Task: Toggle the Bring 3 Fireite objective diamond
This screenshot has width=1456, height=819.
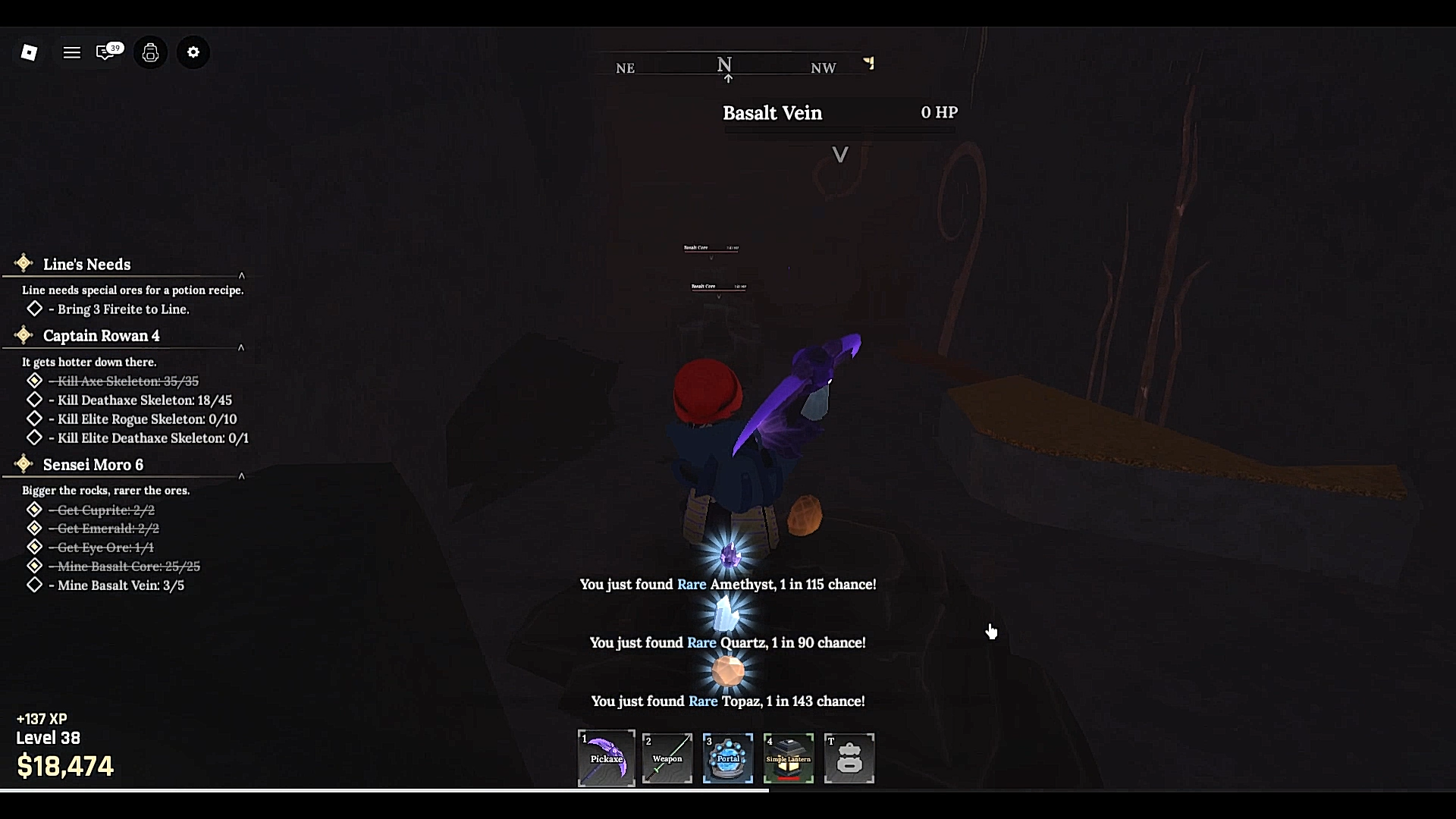Action: [34, 308]
